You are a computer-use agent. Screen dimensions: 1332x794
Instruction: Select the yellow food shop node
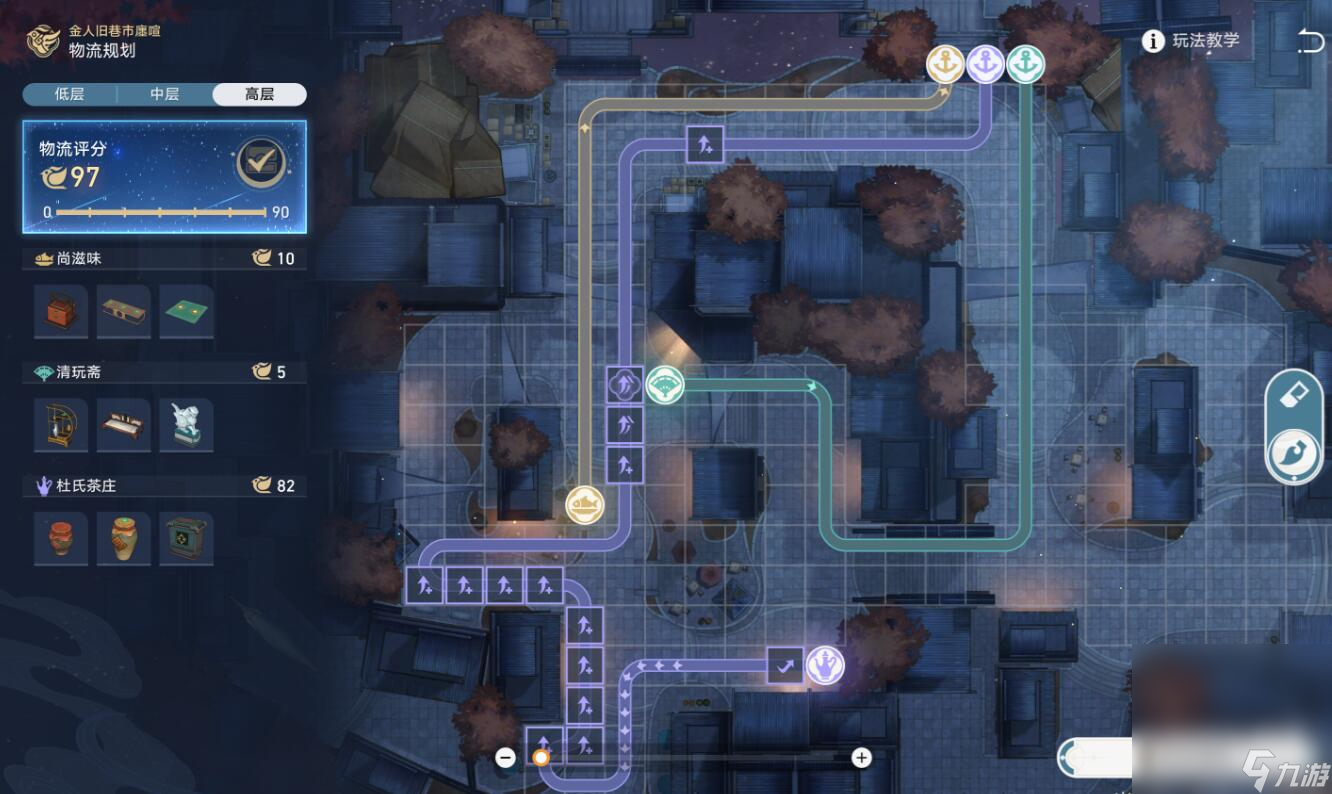tap(585, 505)
